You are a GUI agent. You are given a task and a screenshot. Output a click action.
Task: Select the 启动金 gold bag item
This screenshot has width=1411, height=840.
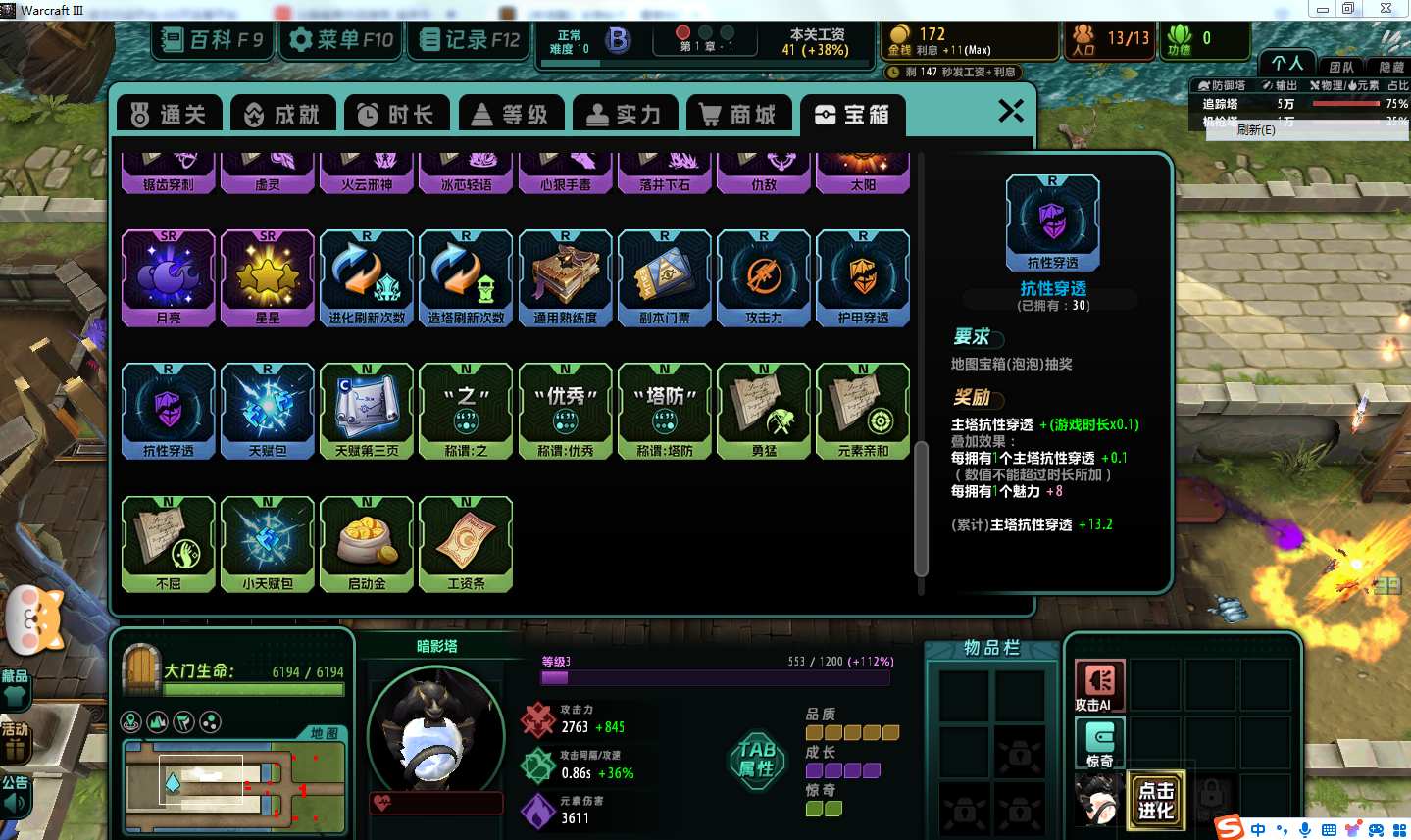tap(367, 544)
